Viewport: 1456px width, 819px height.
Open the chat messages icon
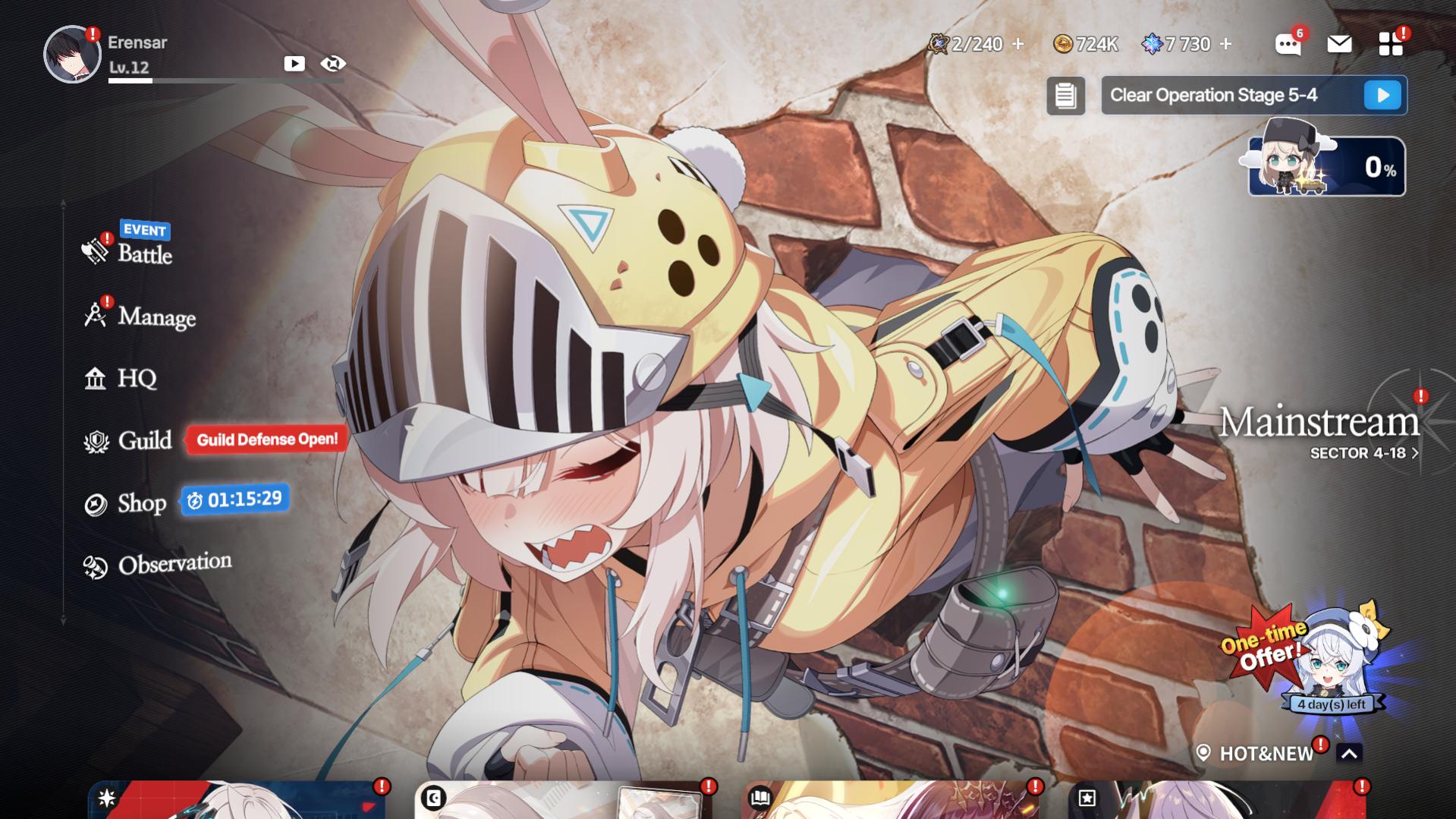(1288, 45)
